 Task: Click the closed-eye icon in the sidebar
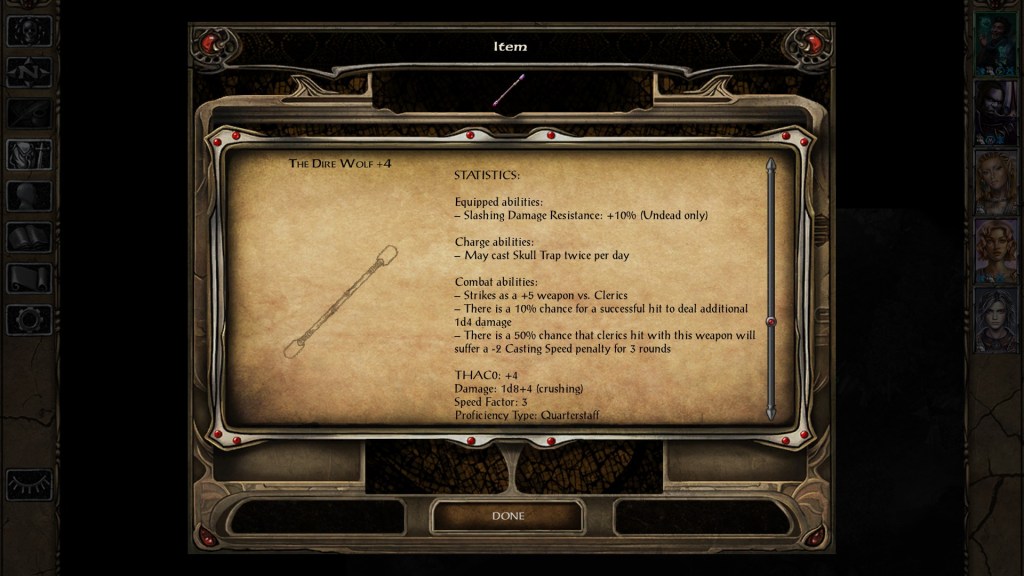click(29, 484)
